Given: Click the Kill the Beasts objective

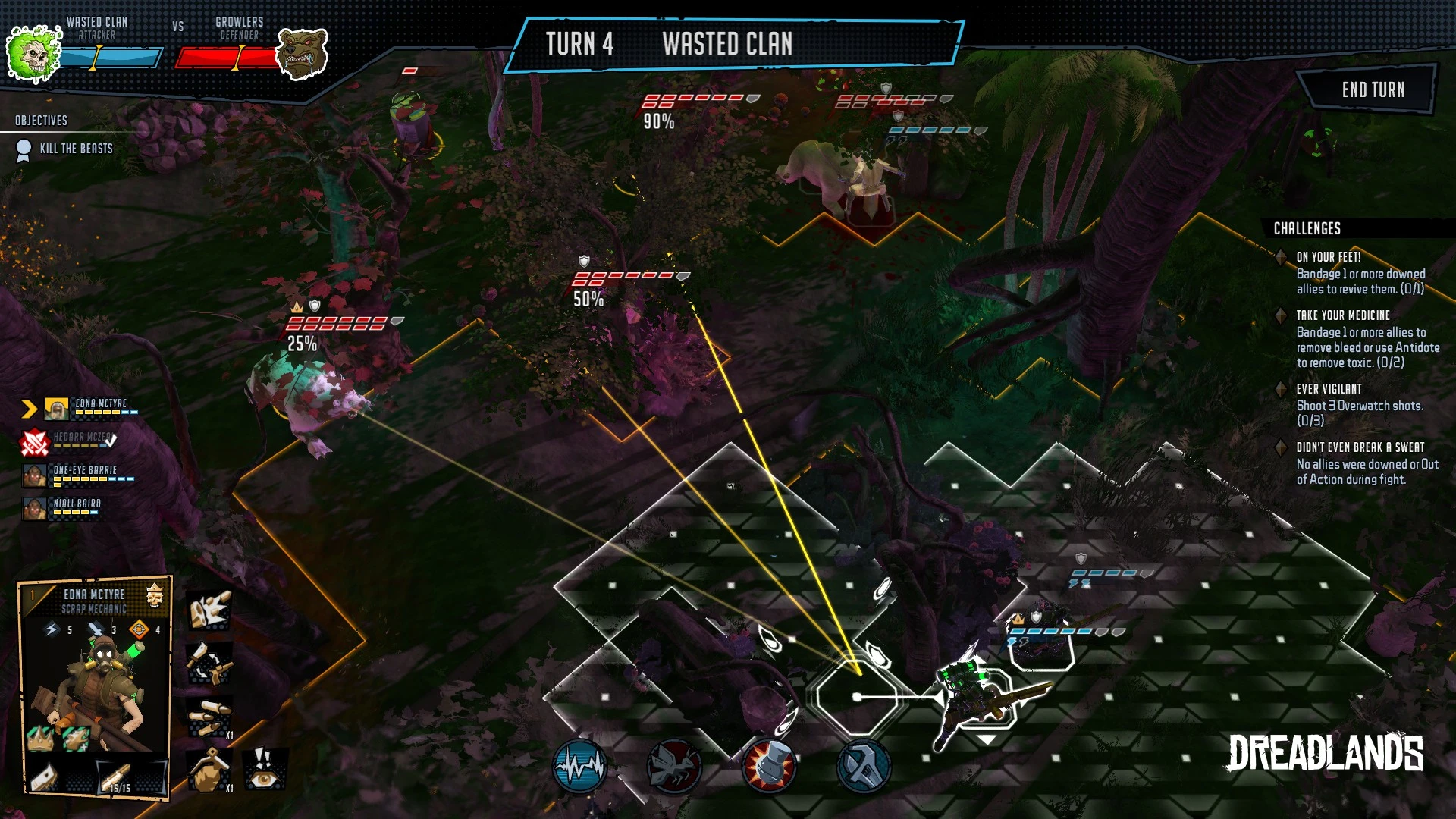Looking at the screenshot, I should pos(76,149).
